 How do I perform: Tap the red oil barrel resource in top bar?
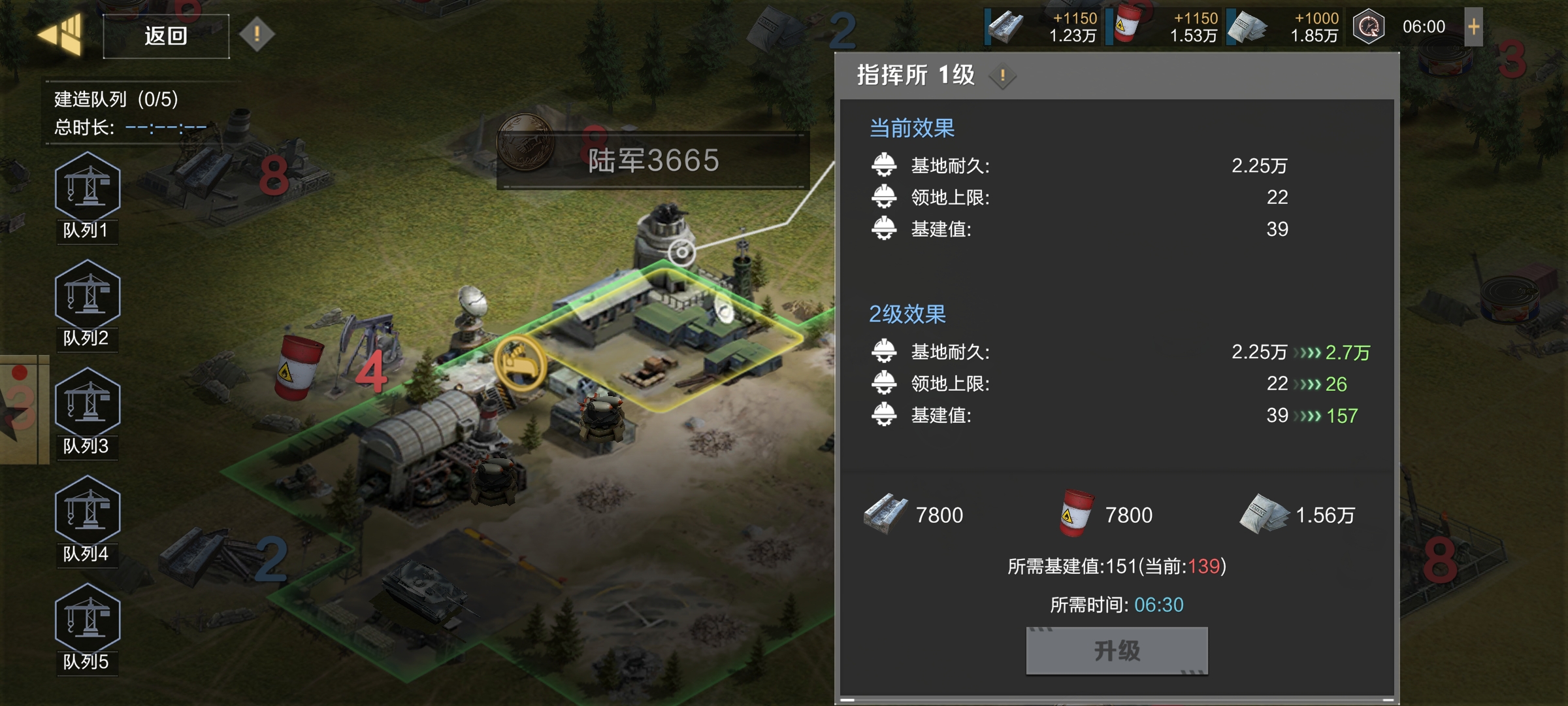tap(1127, 25)
